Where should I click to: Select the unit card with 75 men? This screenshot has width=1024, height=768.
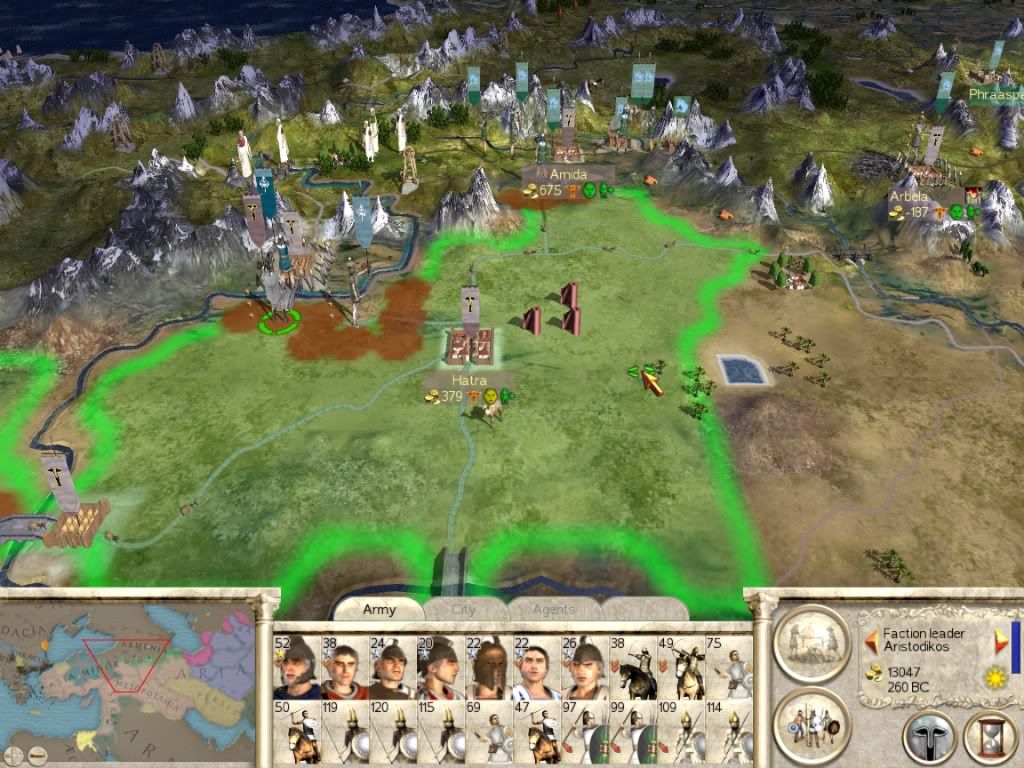click(x=730, y=667)
